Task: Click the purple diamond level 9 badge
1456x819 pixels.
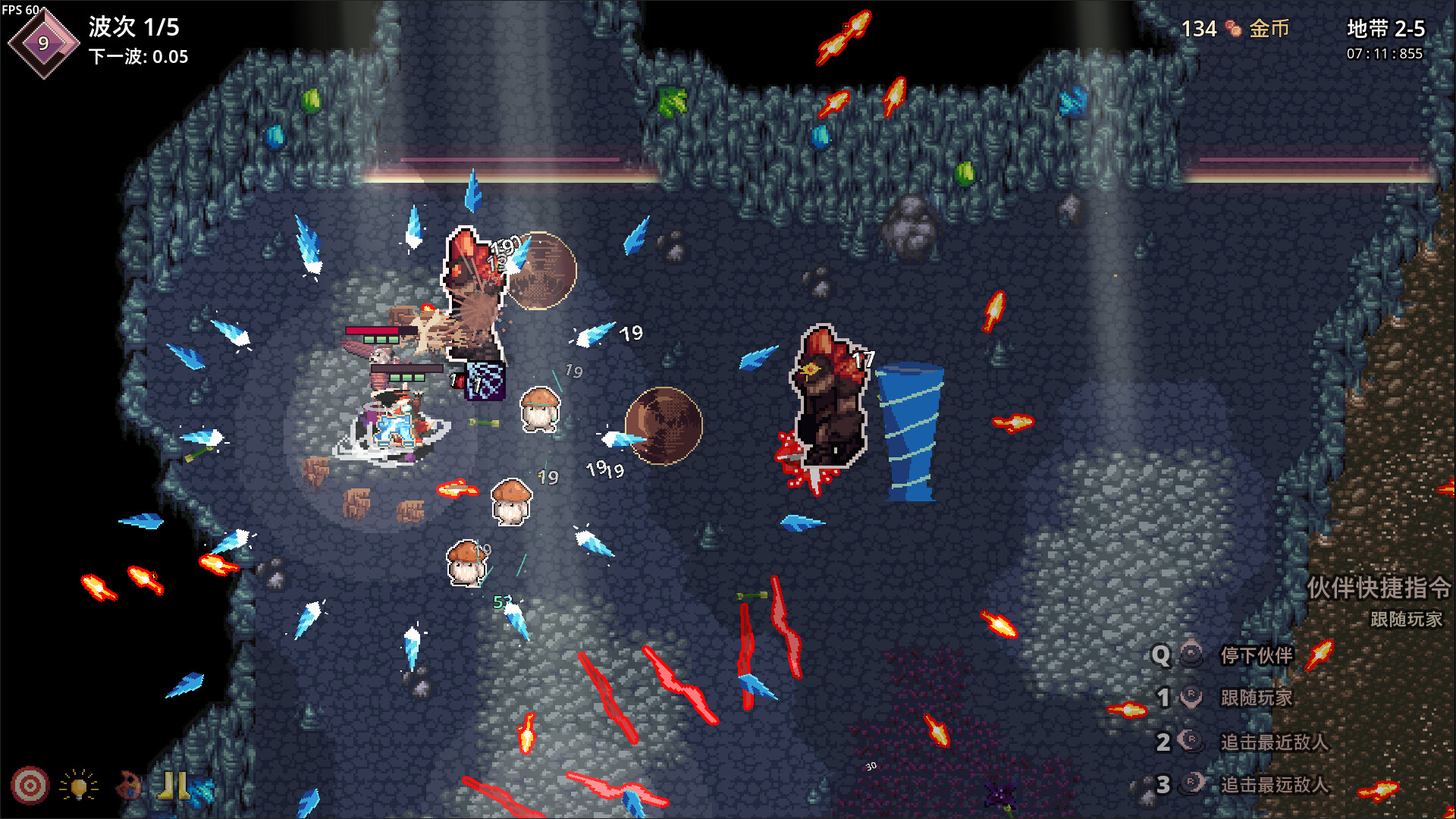Action: tap(43, 43)
